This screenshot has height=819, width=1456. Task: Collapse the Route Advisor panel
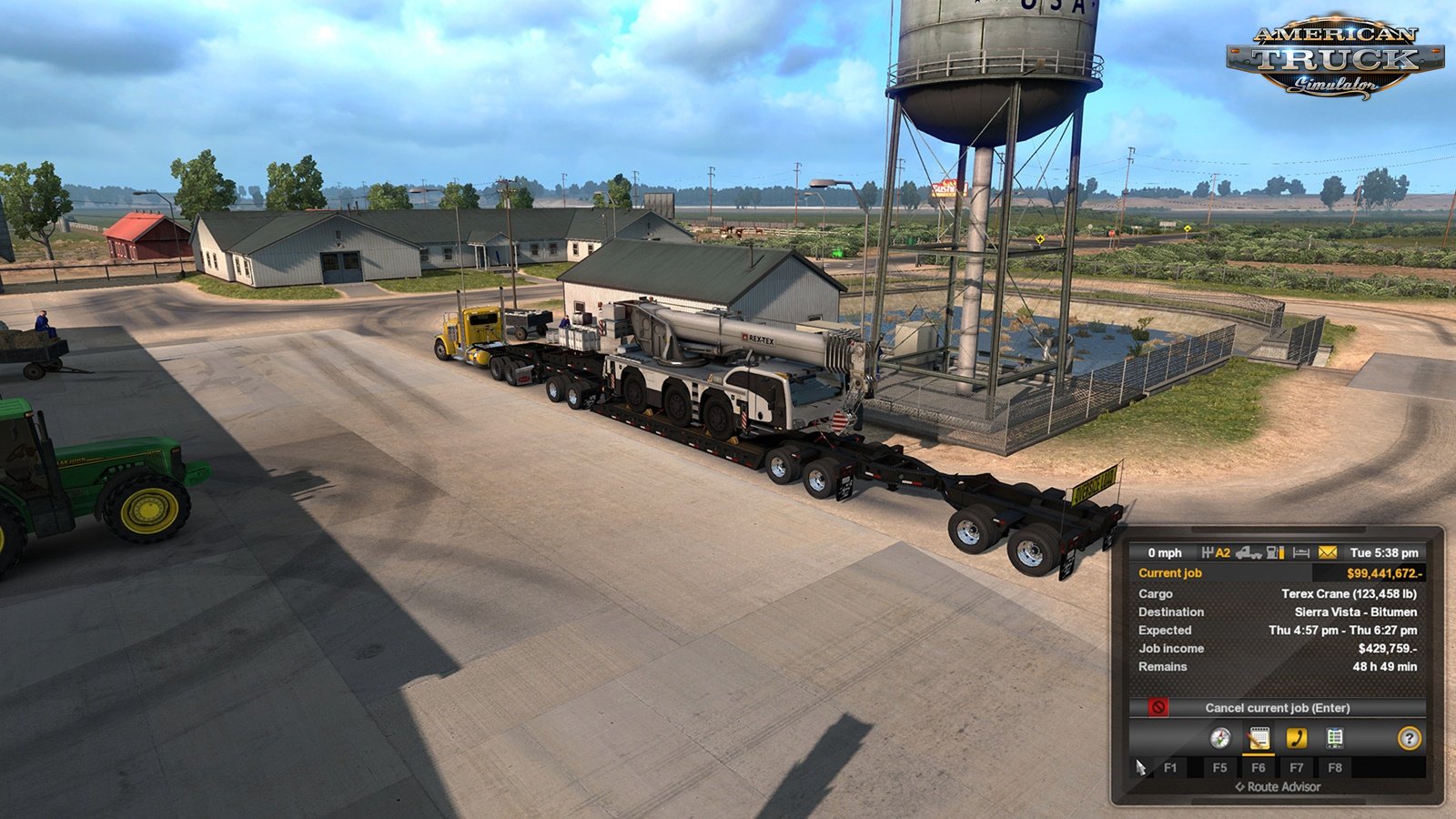[1278, 787]
